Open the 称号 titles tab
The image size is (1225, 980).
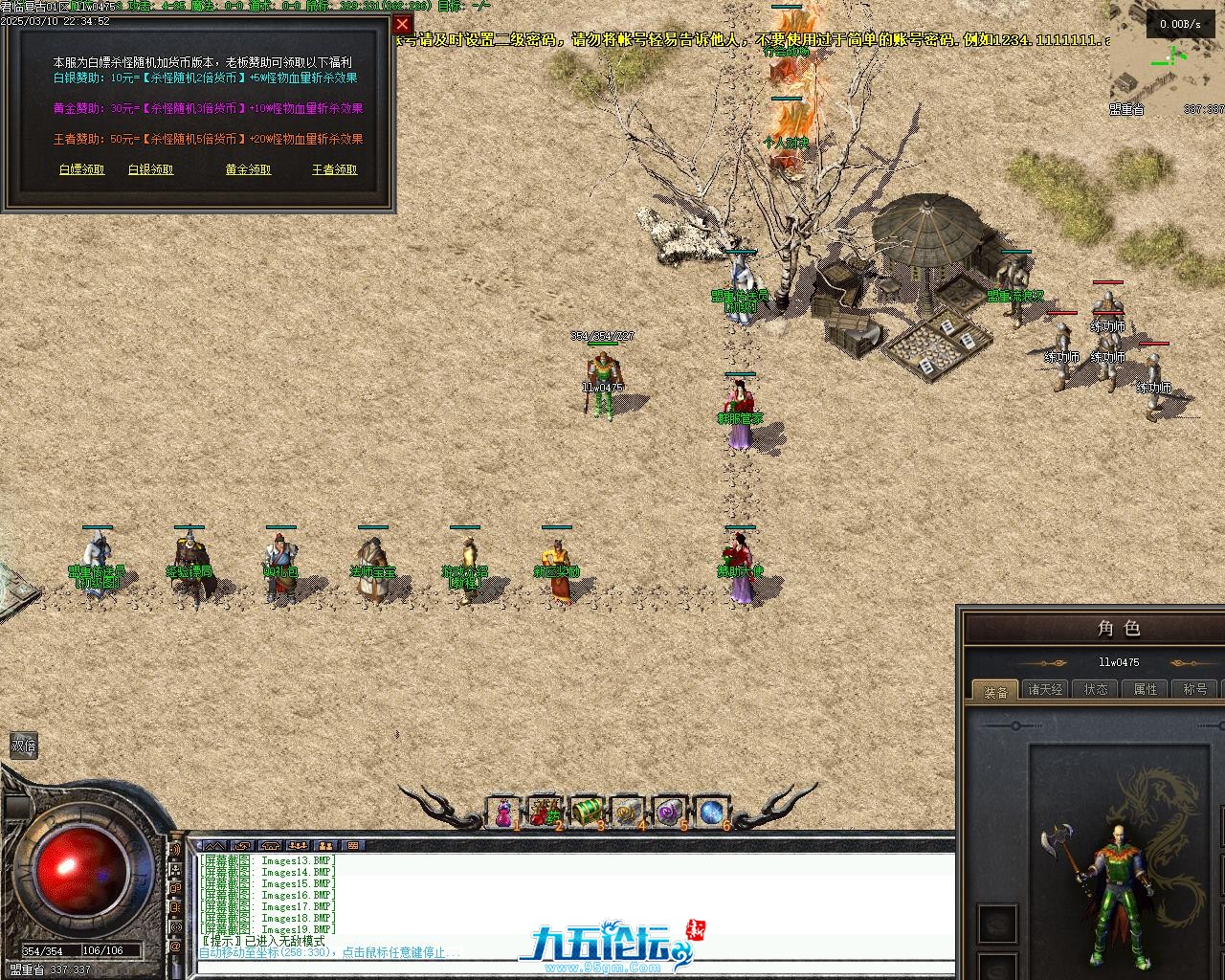(1195, 689)
